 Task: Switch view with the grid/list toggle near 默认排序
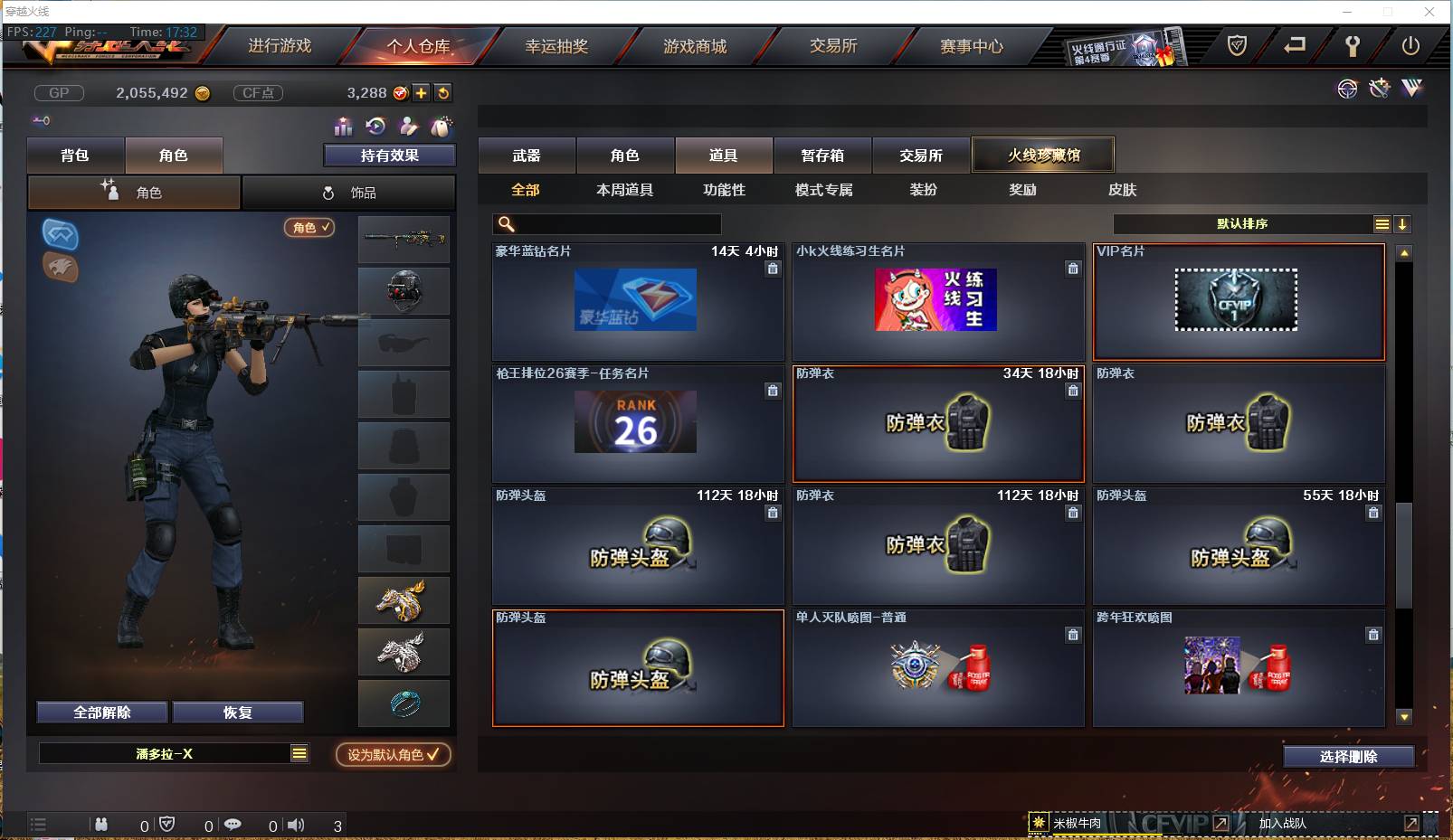(x=1382, y=223)
